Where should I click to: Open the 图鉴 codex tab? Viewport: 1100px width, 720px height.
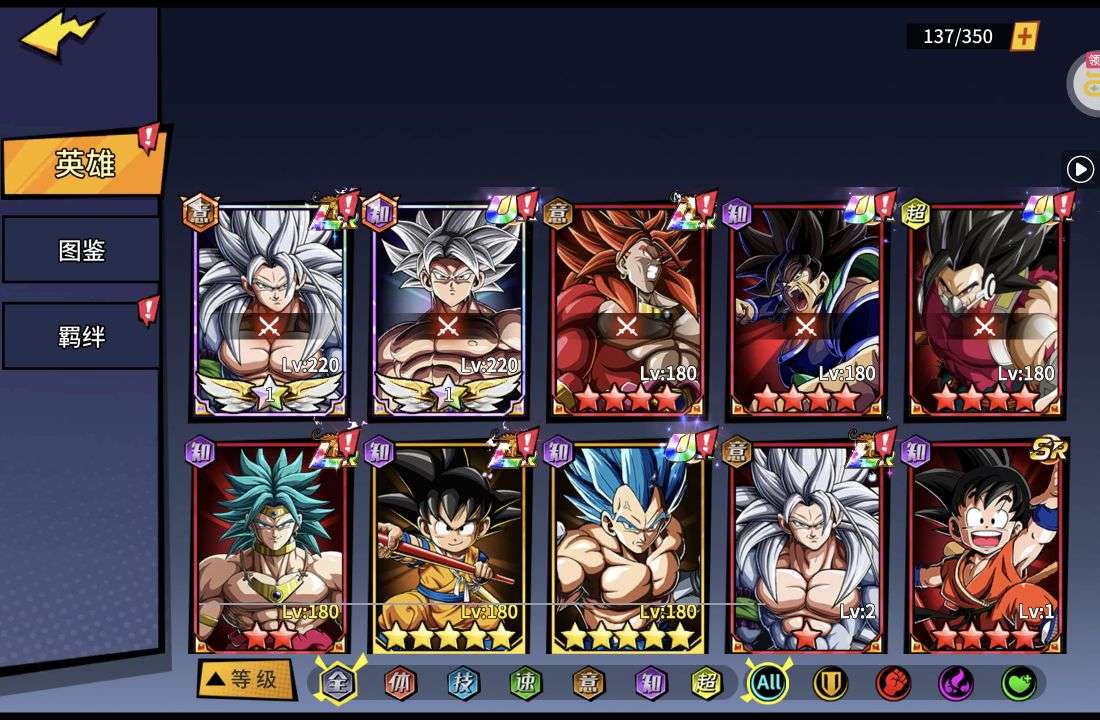(x=81, y=250)
